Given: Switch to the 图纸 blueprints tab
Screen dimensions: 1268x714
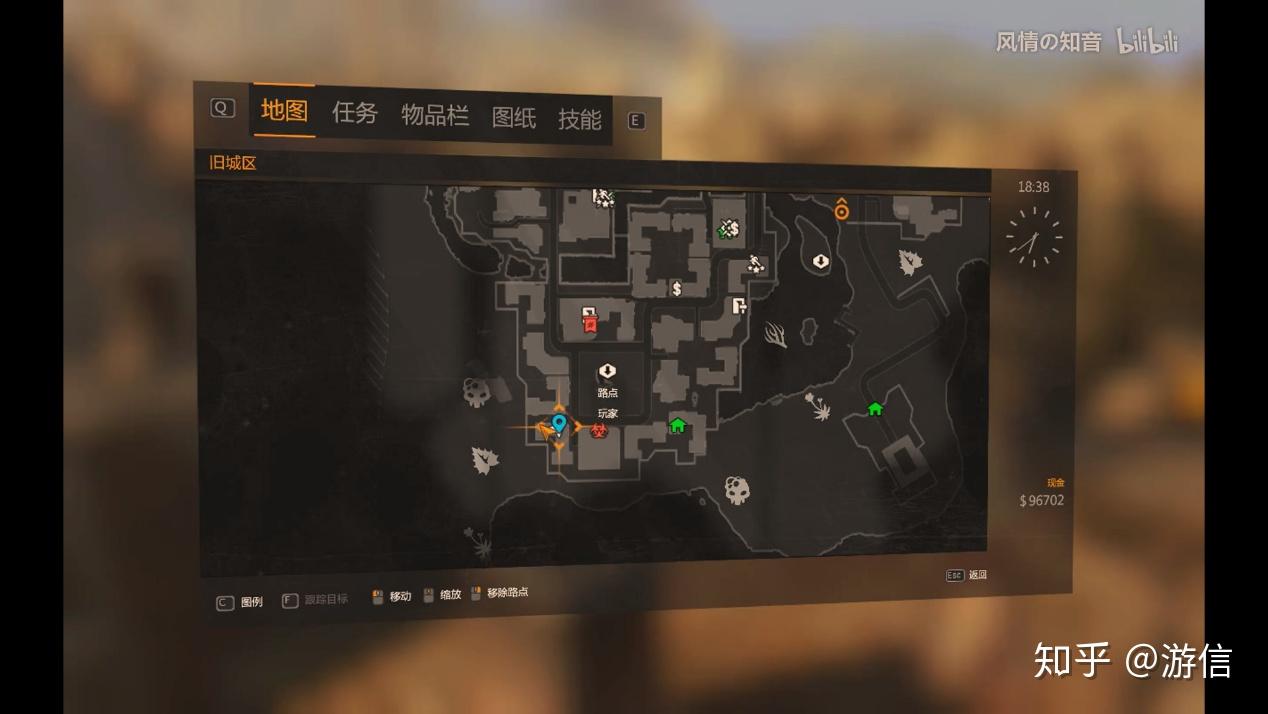Looking at the screenshot, I should pyautogui.click(x=514, y=118).
